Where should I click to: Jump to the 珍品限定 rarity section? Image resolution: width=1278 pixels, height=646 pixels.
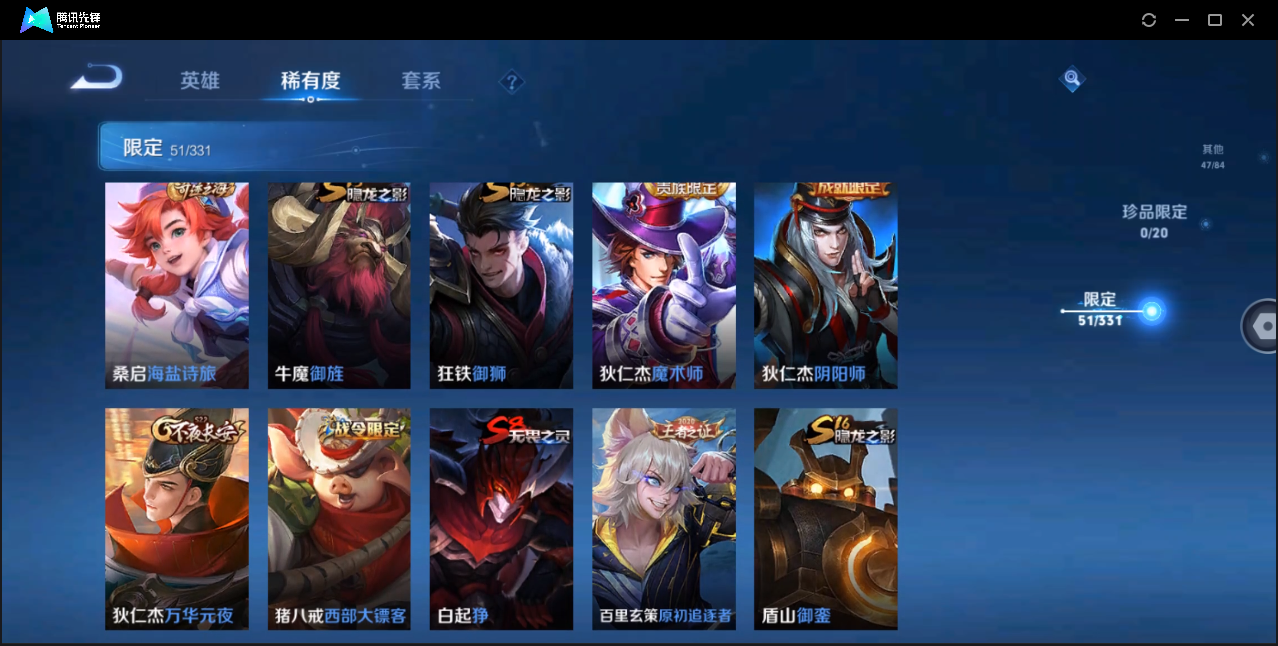click(x=1154, y=220)
